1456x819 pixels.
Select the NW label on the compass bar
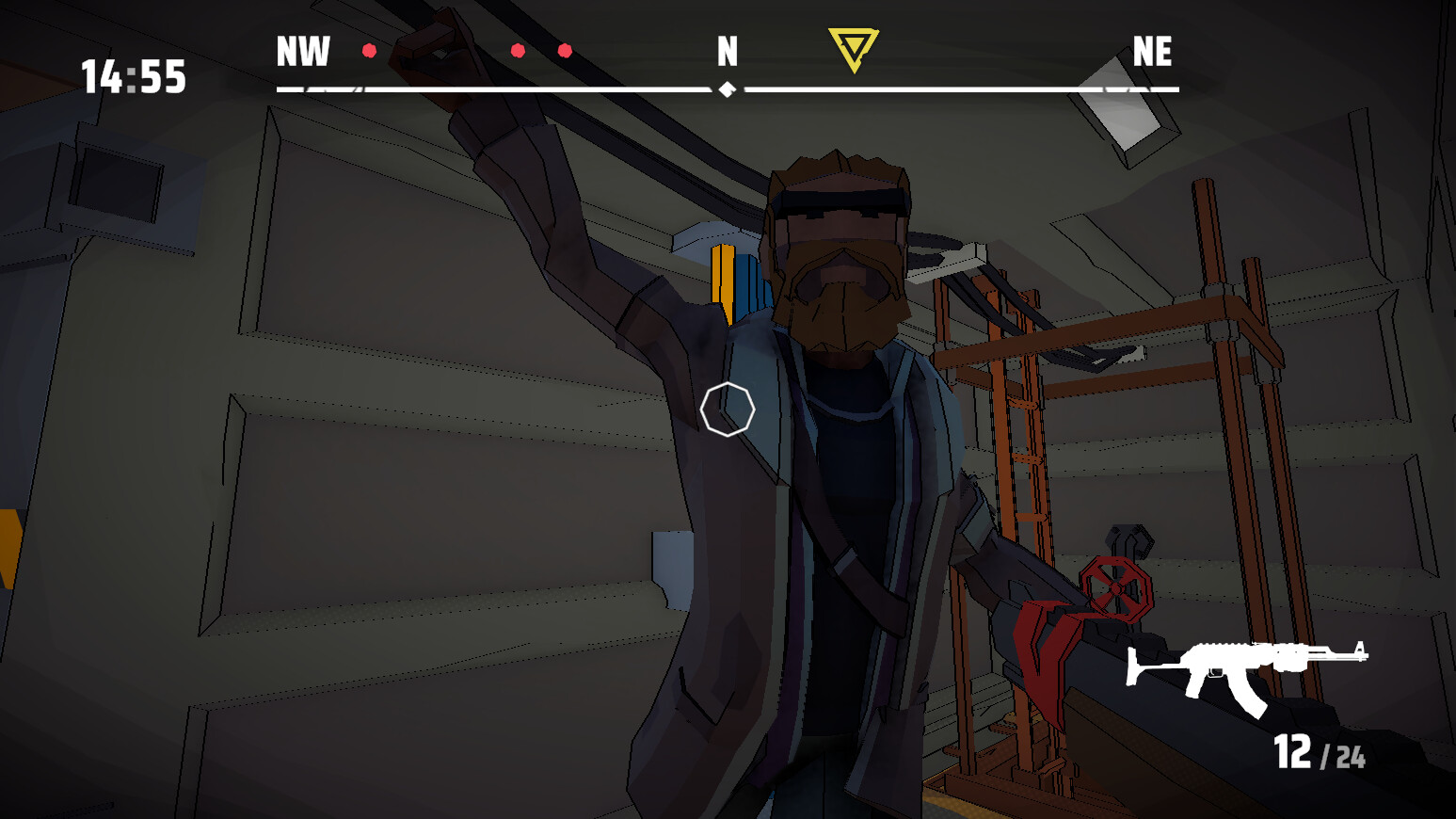click(x=301, y=54)
